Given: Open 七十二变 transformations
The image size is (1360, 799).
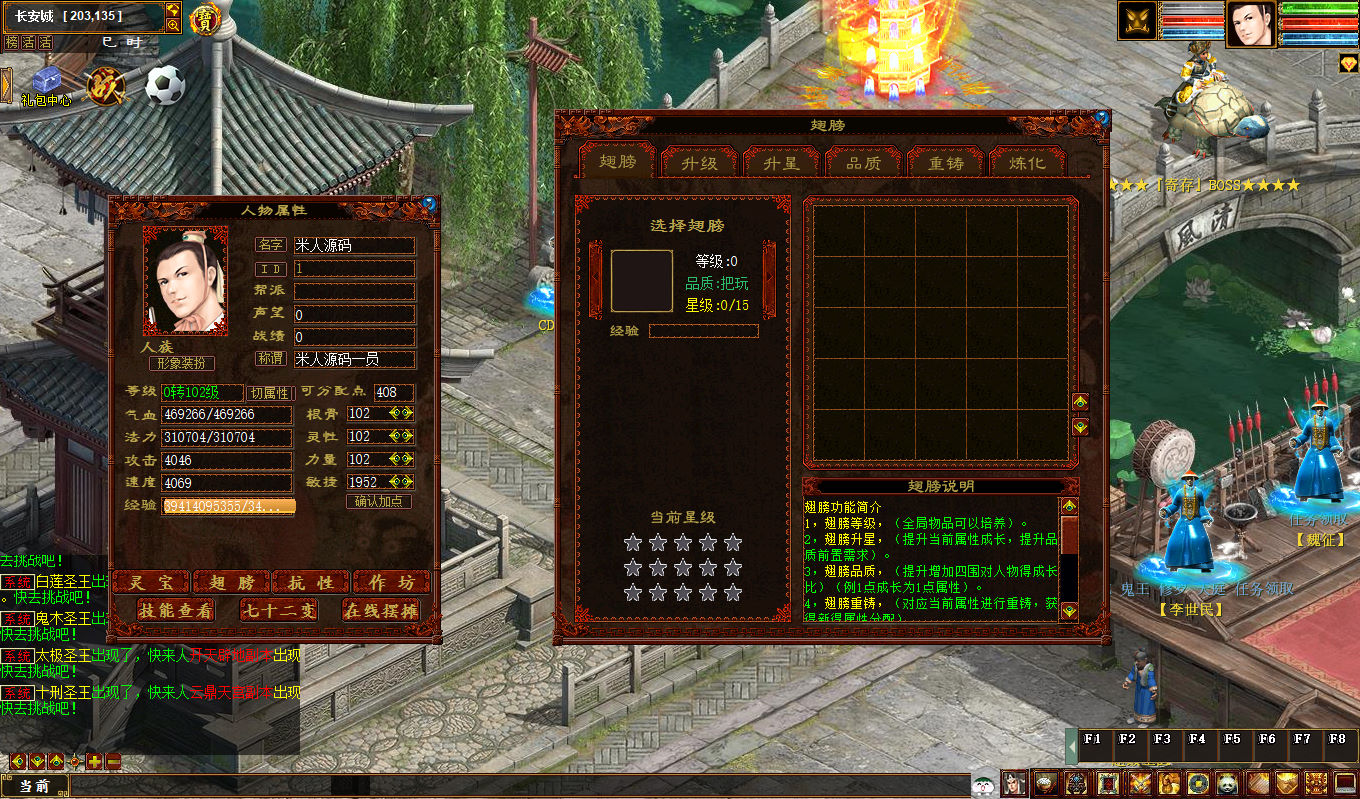Looking at the screenshot, I should (279, 610).
